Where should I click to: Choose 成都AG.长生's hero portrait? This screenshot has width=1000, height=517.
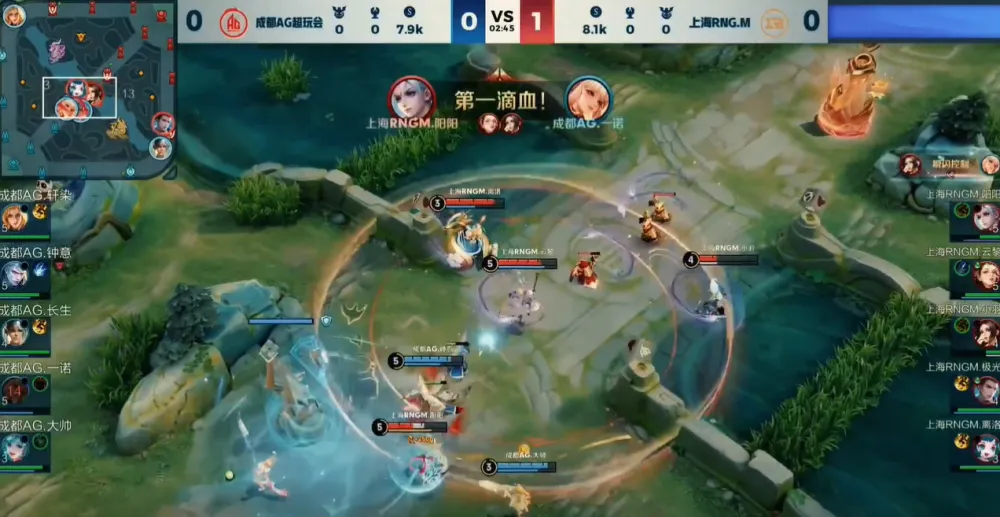click(14, 332)
